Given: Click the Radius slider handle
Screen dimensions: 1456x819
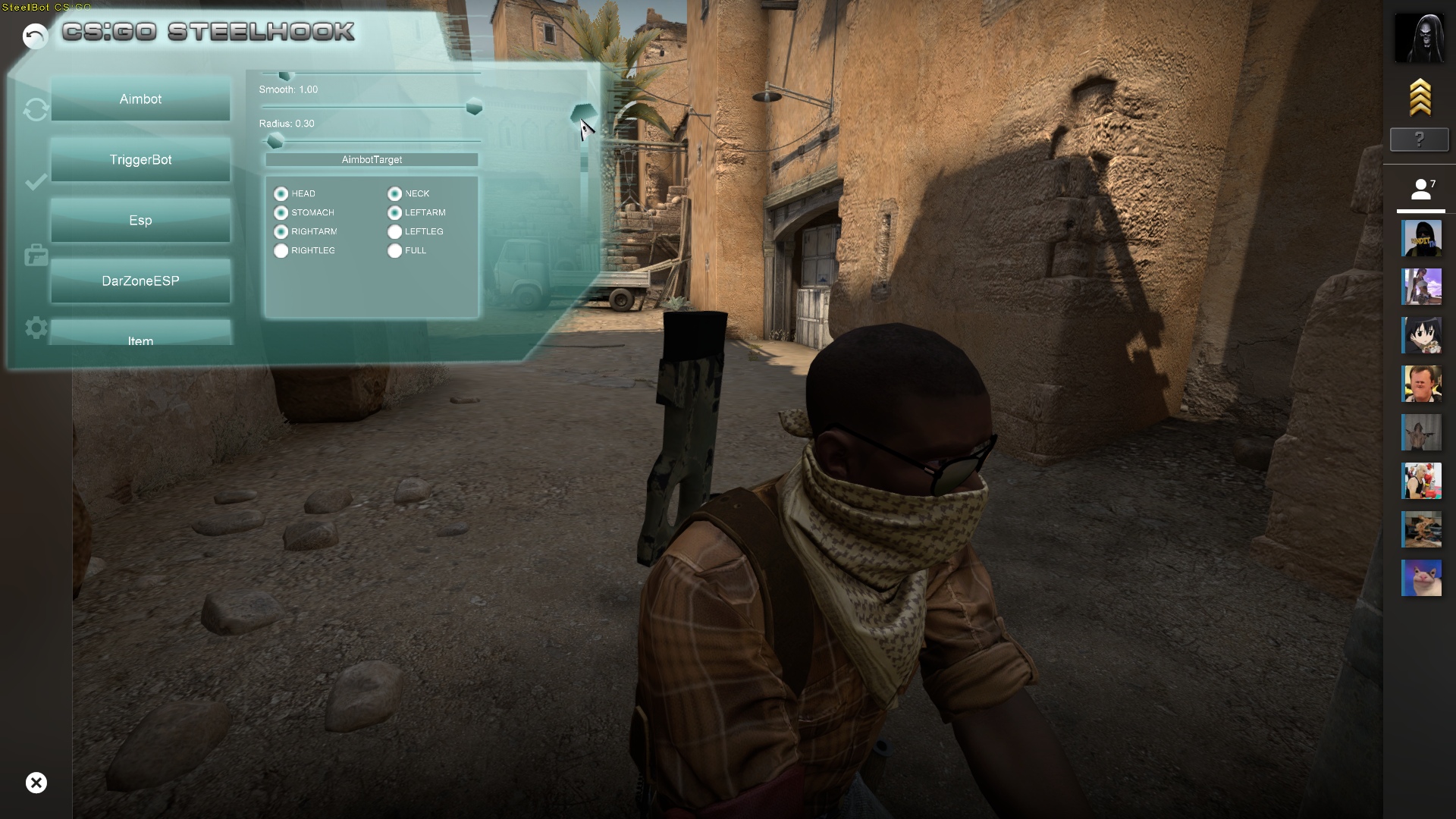Looking at the screenshot, I should tap(275, 141).
